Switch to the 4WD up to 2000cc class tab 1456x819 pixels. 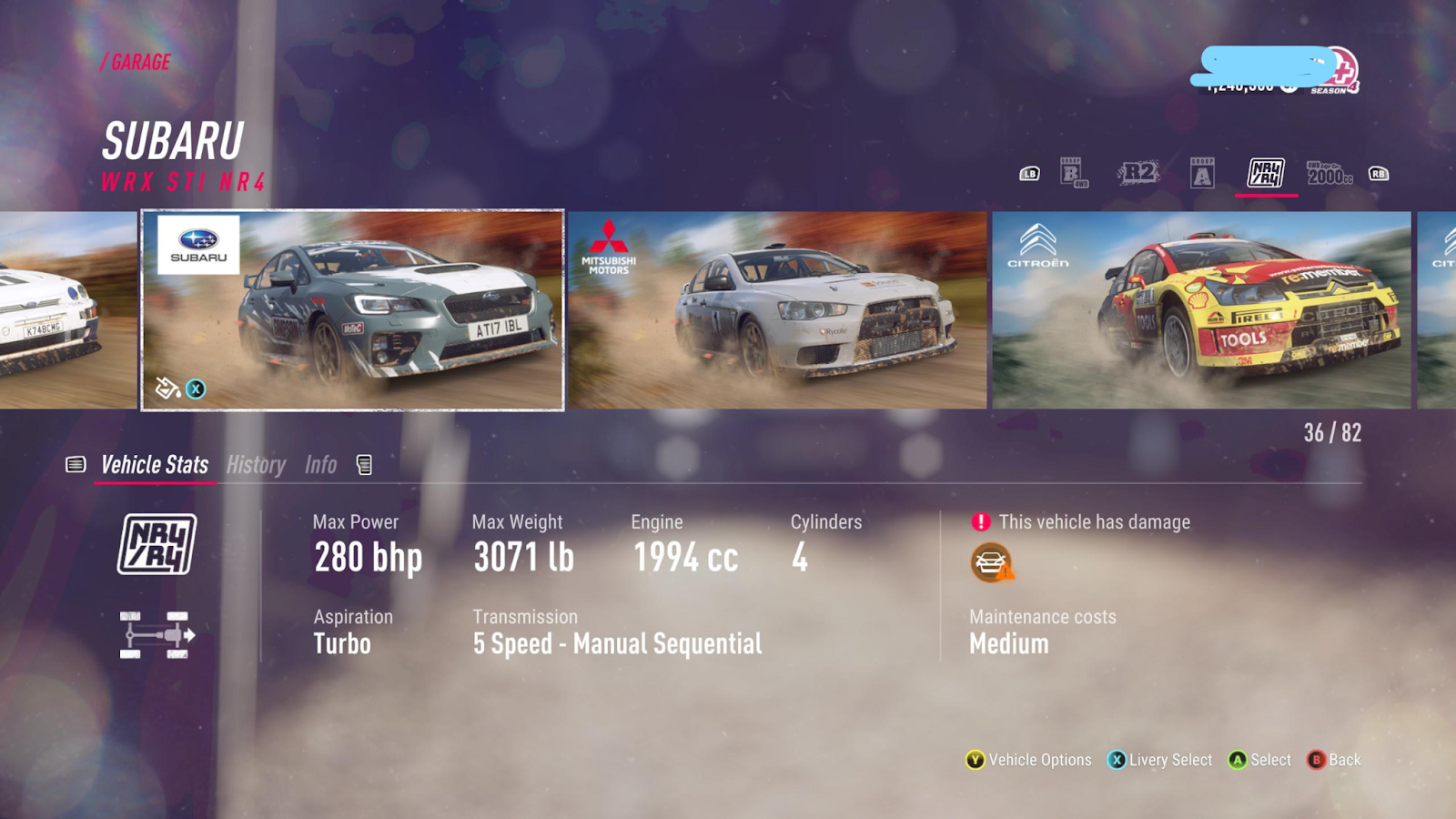[x=1329, y=173]
